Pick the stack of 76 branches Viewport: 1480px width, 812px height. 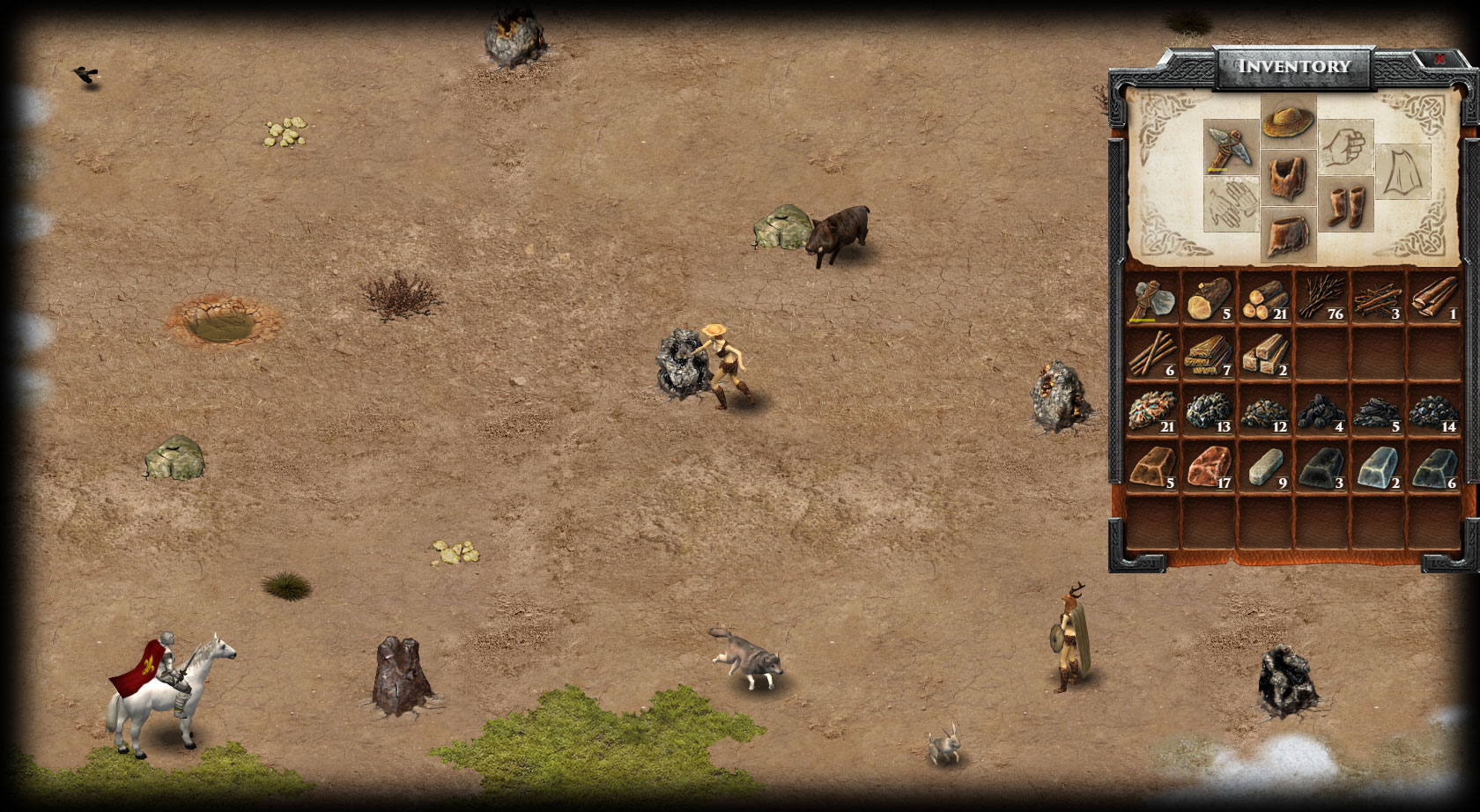[x=1322, y=300]
